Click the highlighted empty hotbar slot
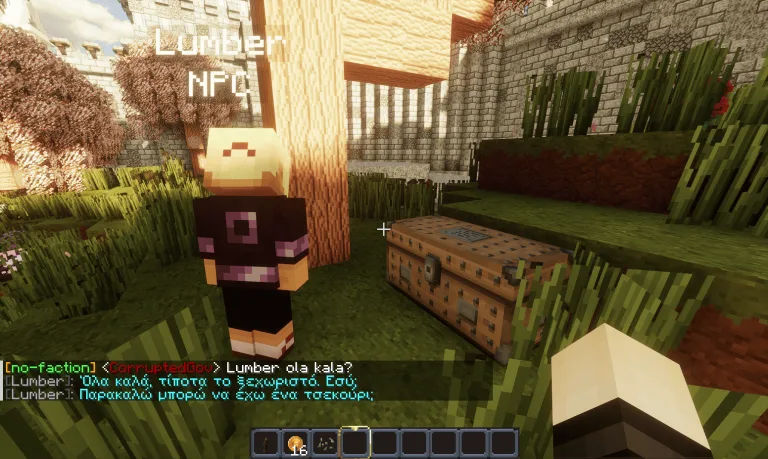The image size is (768, 459). pos(356,443)
